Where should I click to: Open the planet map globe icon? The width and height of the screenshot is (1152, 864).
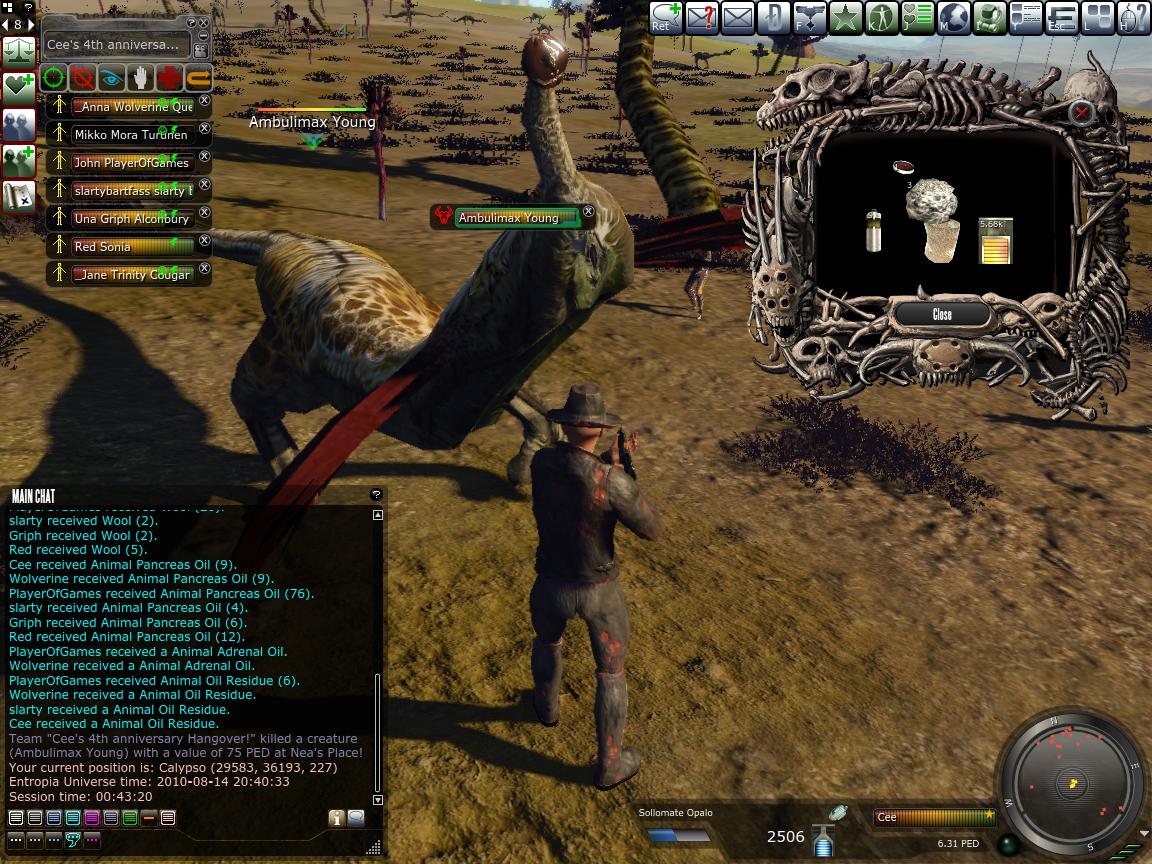(x=953, y=18)
